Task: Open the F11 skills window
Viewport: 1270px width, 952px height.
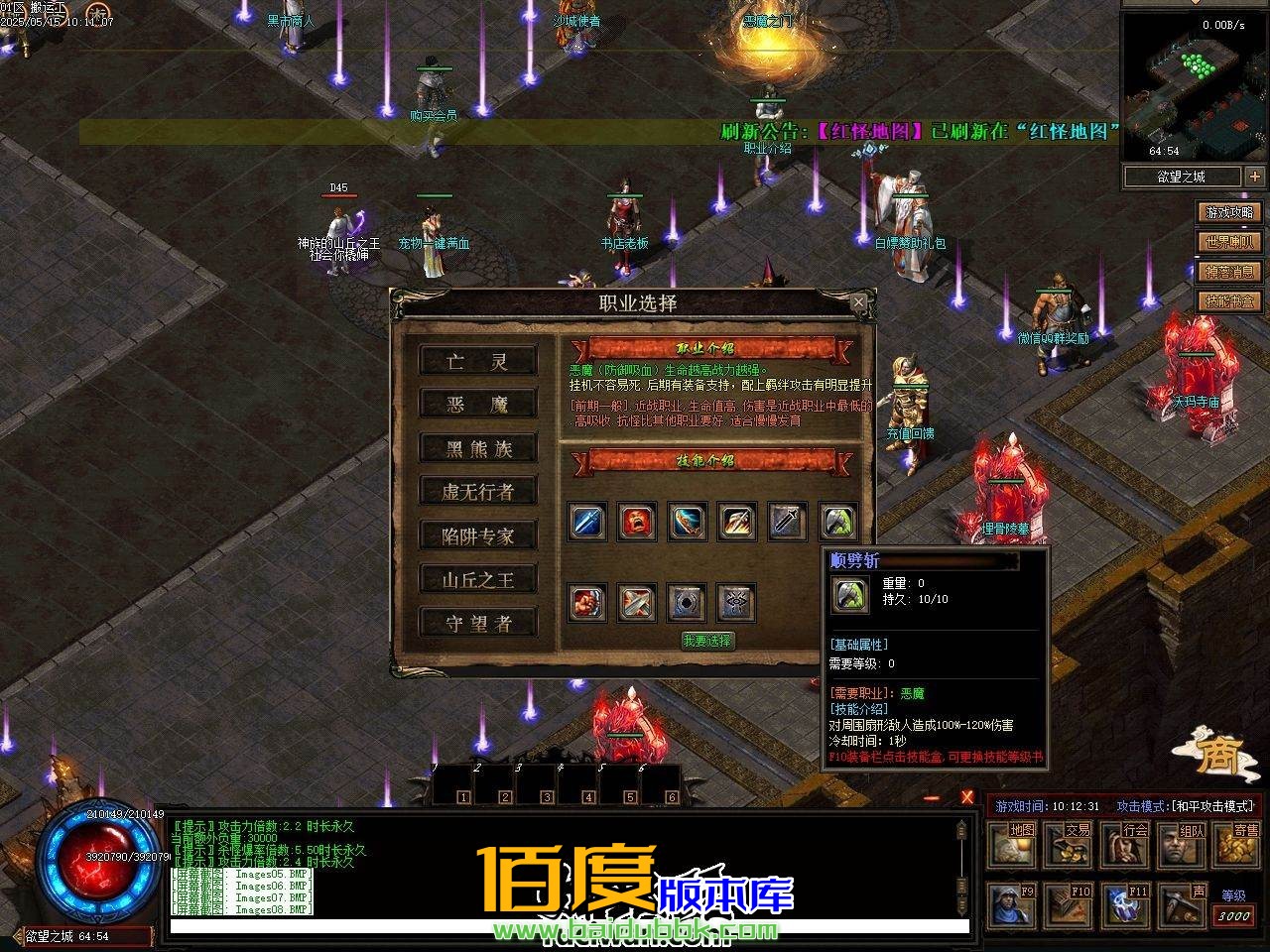Action: pyautogui.click(x=1125, y=903)
